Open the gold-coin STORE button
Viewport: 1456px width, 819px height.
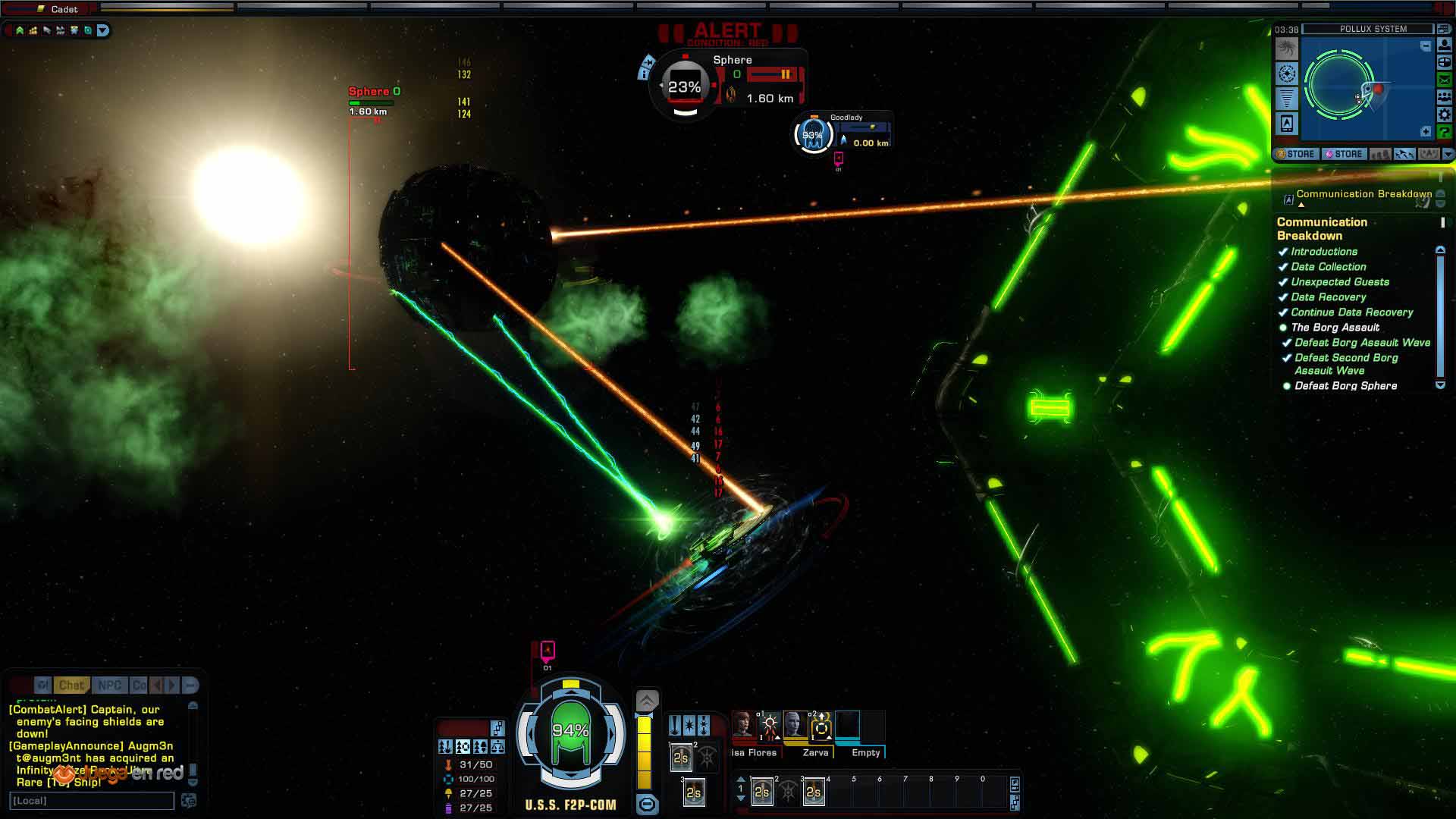[1295, 154]
